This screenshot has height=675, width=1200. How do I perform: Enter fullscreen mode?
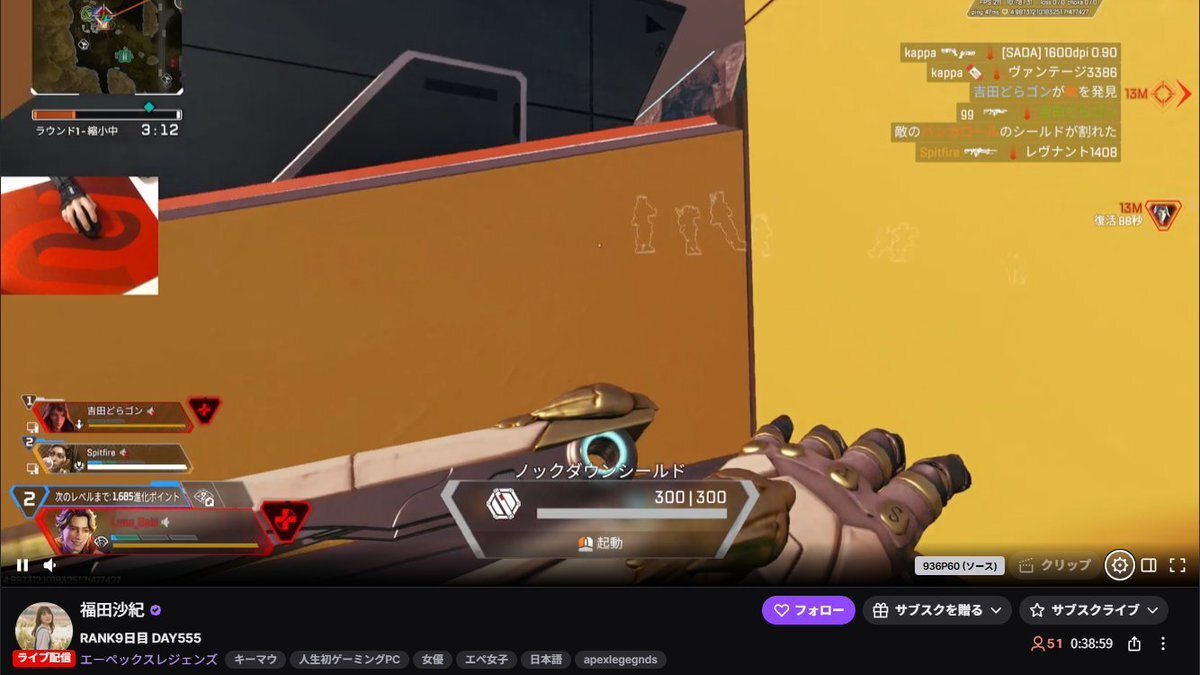(1177, 565)
